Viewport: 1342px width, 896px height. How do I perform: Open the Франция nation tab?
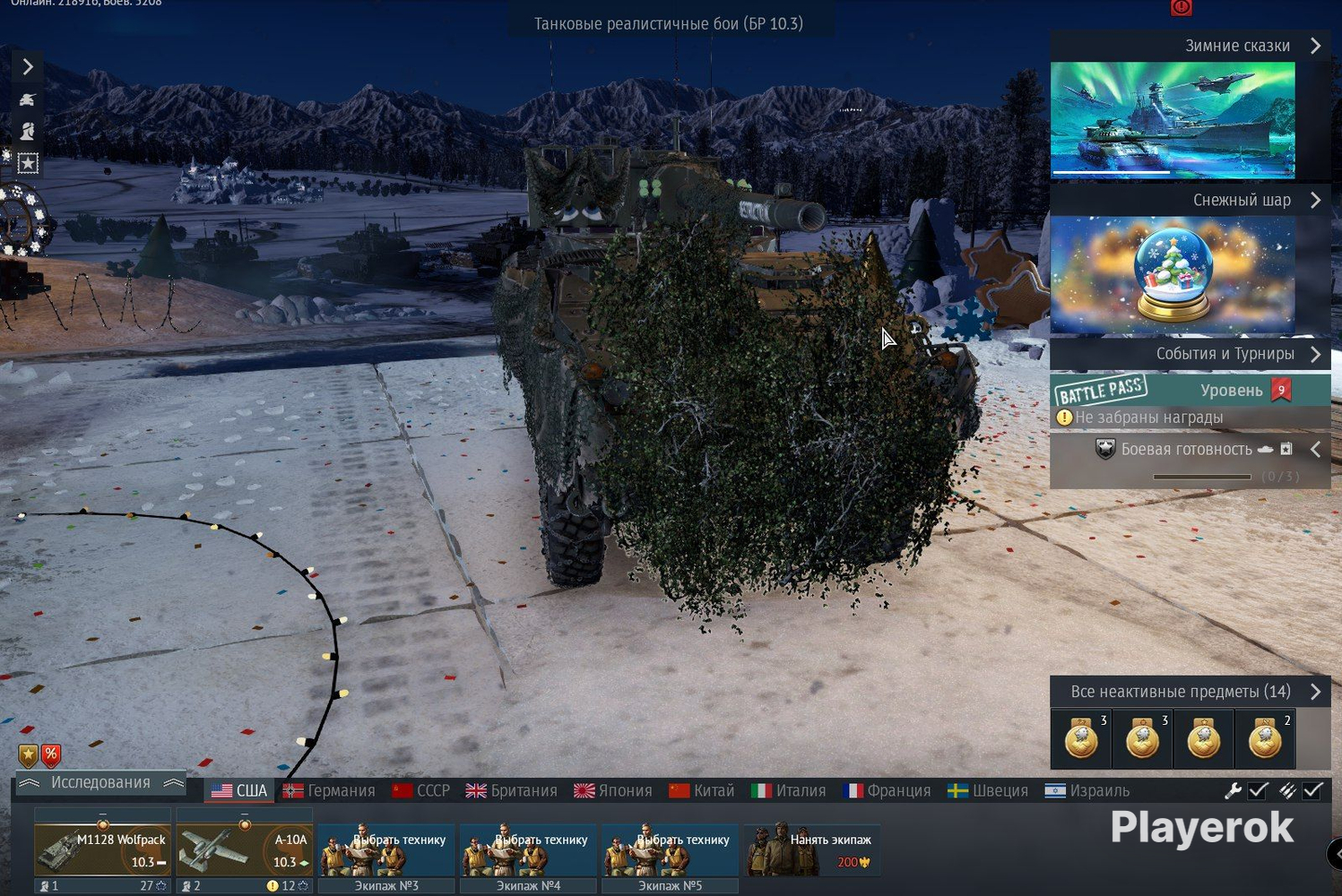click(887, 791)
